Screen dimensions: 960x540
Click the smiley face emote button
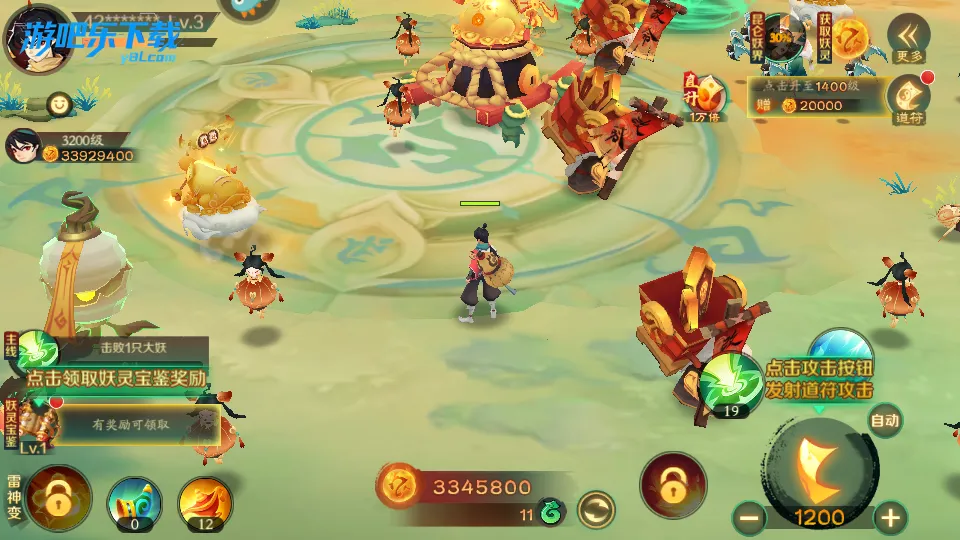coord(61,103)
